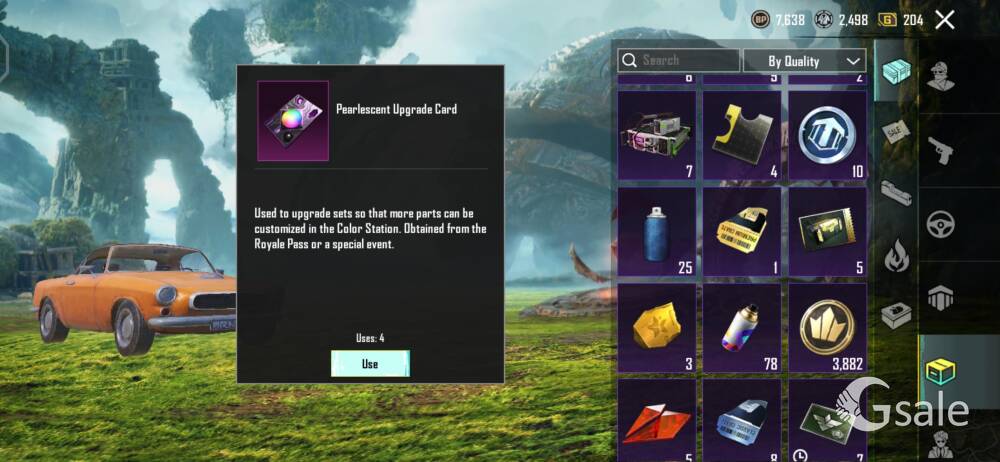Use the Pearlescent Upgrade Card
This screenshot has height=462, width=1000.
coord(370,364)
